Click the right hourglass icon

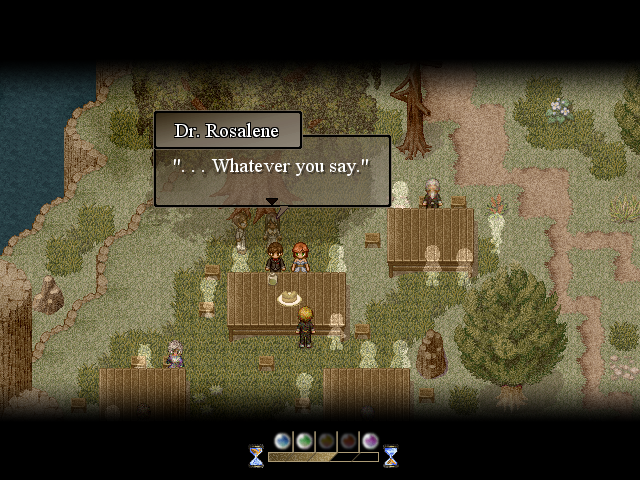click(x=391, y=456)
